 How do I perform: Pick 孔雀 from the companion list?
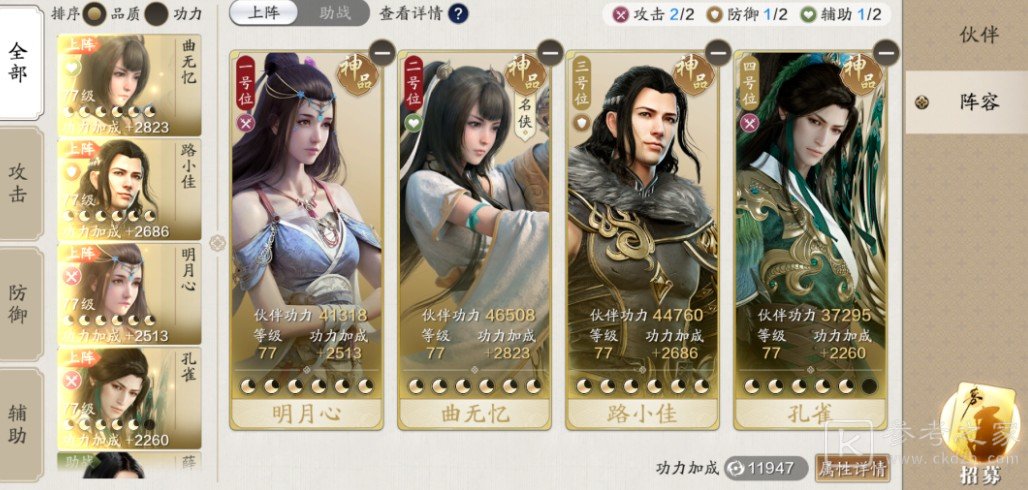128,398
